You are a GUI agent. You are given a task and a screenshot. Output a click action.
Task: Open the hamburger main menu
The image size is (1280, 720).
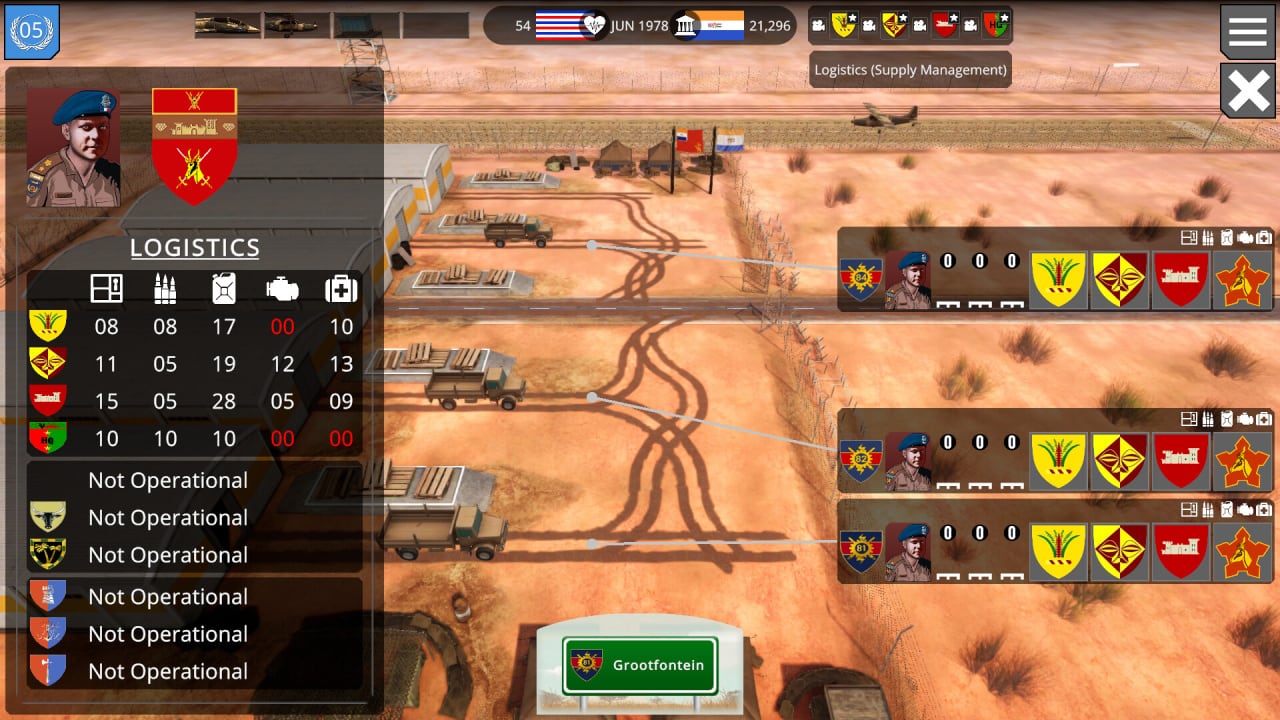(x=1248, y=31)
